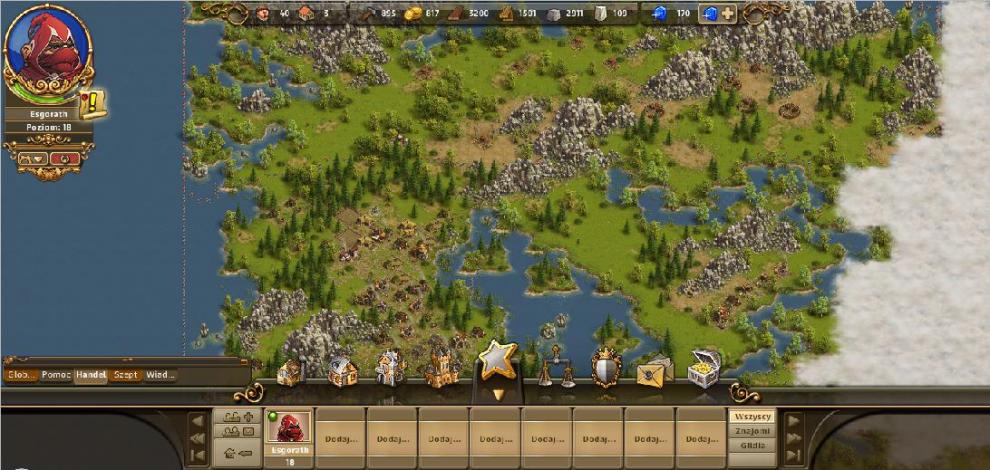This screenshot has width=990, height=470.
Task: Open the star menu
Action: point(498,362)
